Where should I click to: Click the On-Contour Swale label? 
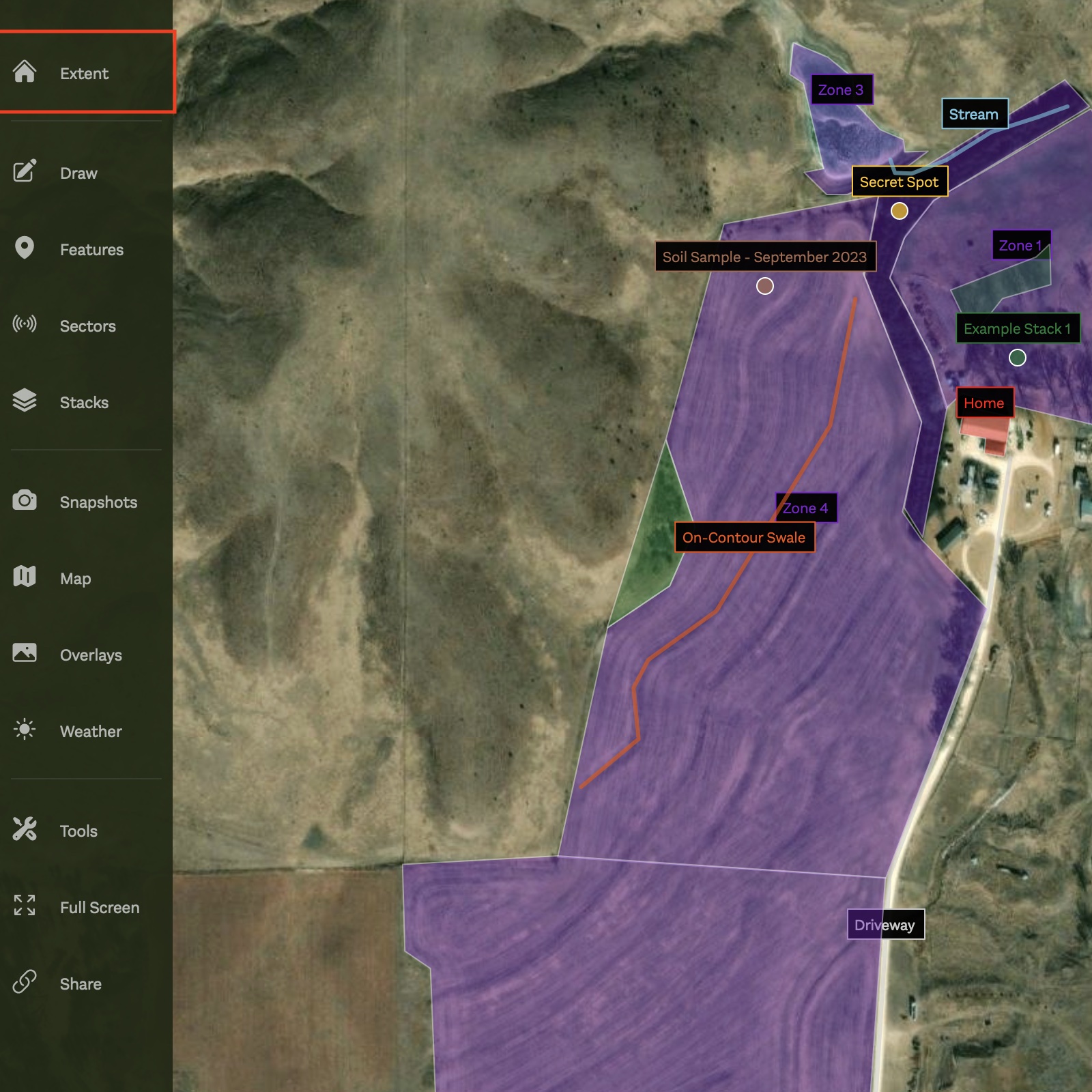(743, 538)
